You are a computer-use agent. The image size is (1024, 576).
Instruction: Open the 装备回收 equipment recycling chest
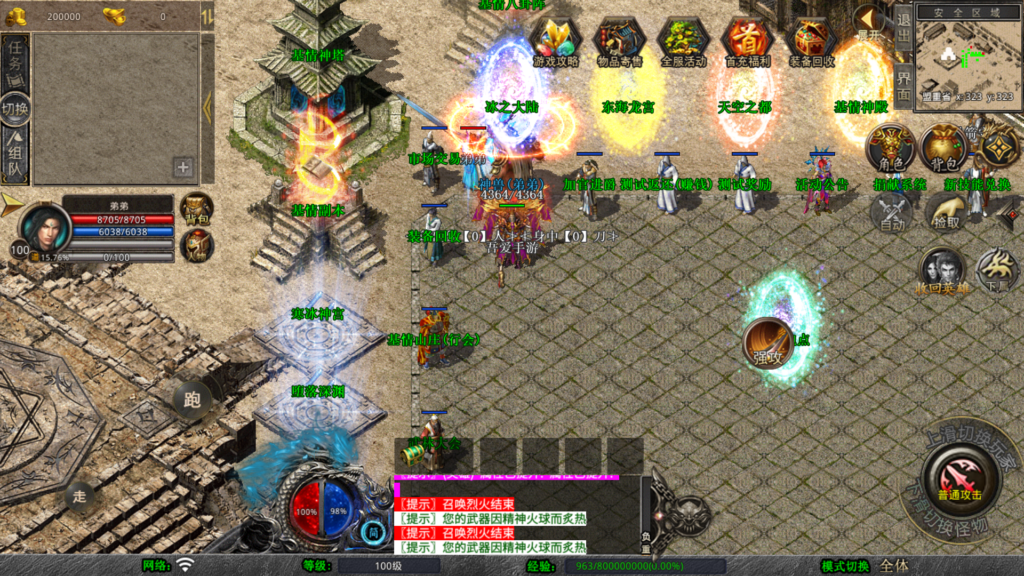(811, 42)
